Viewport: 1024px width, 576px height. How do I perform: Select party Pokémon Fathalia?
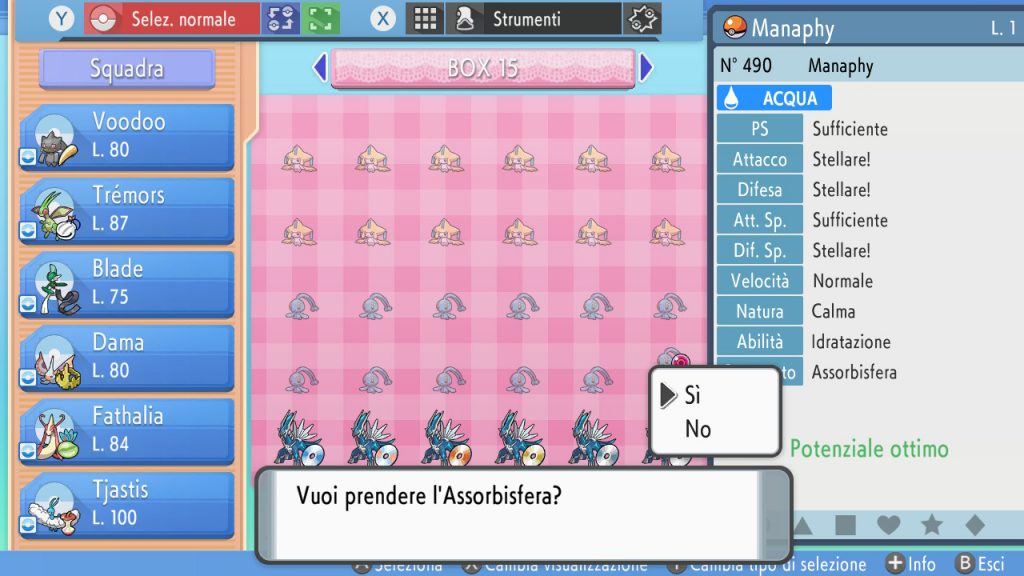127,430
